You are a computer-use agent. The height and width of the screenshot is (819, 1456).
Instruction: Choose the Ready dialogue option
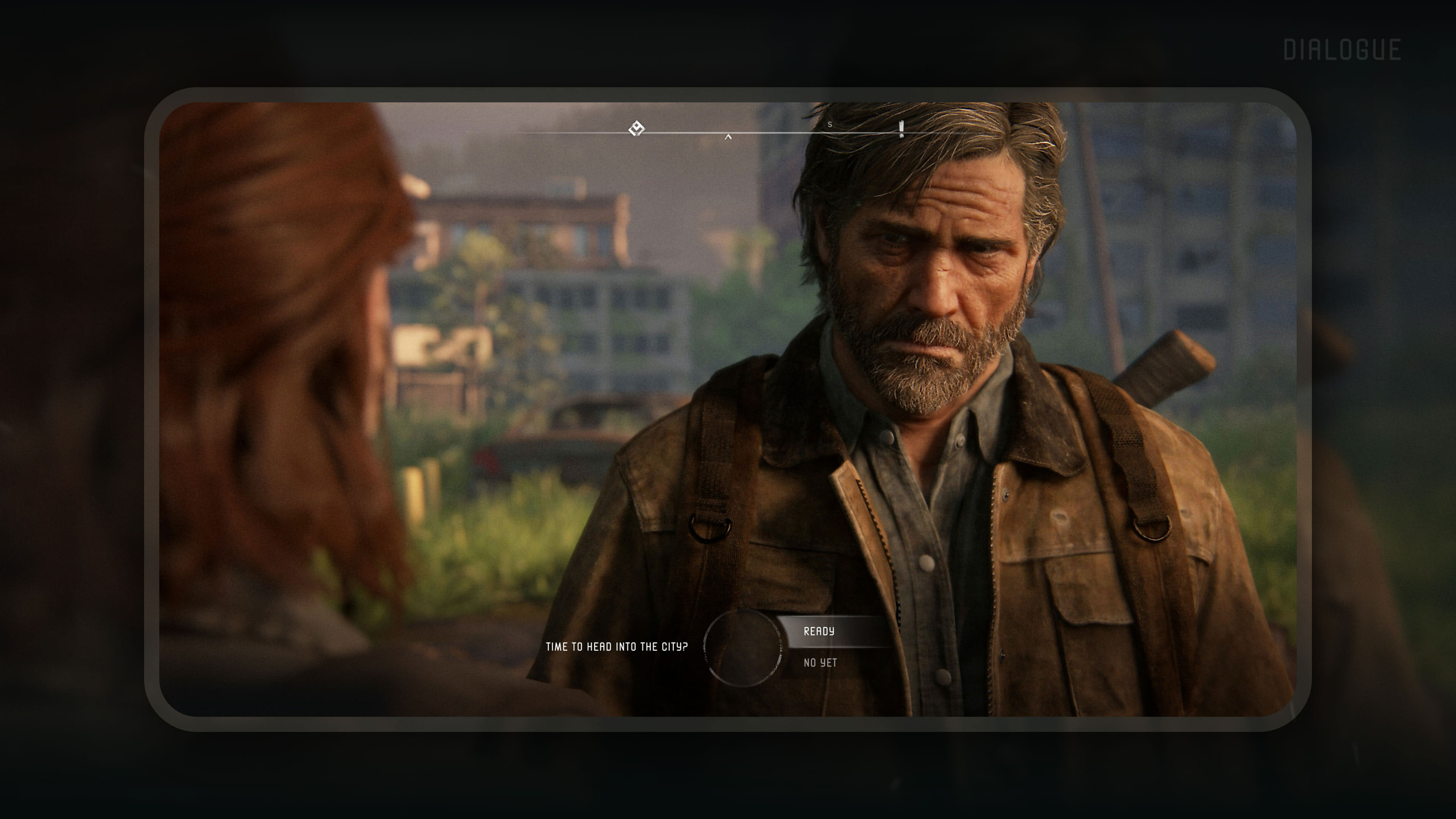[x=819, y=632]
